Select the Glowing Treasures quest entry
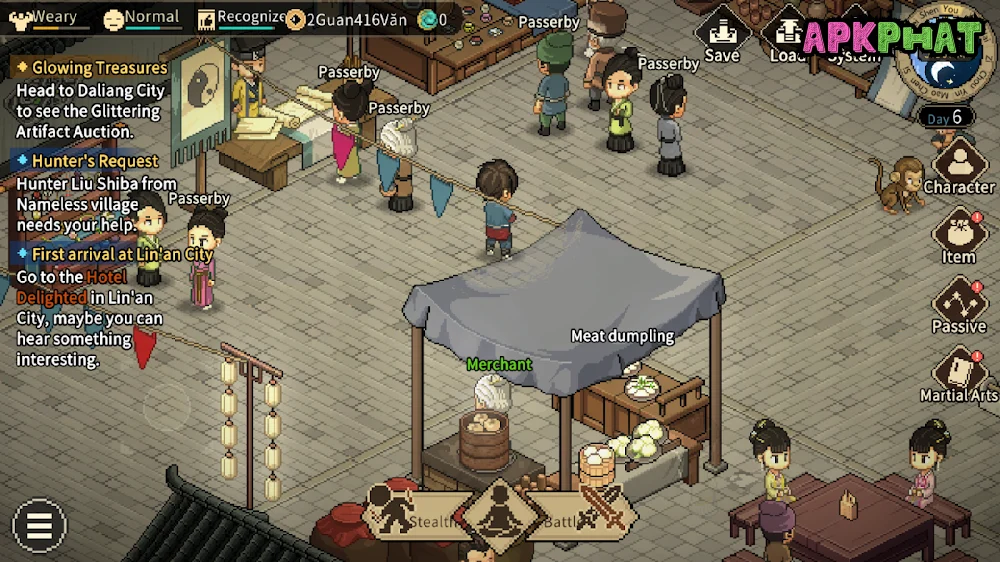The height and width of the screenshot is (562, 1000). pyautogui.click(x=98, y=68)
